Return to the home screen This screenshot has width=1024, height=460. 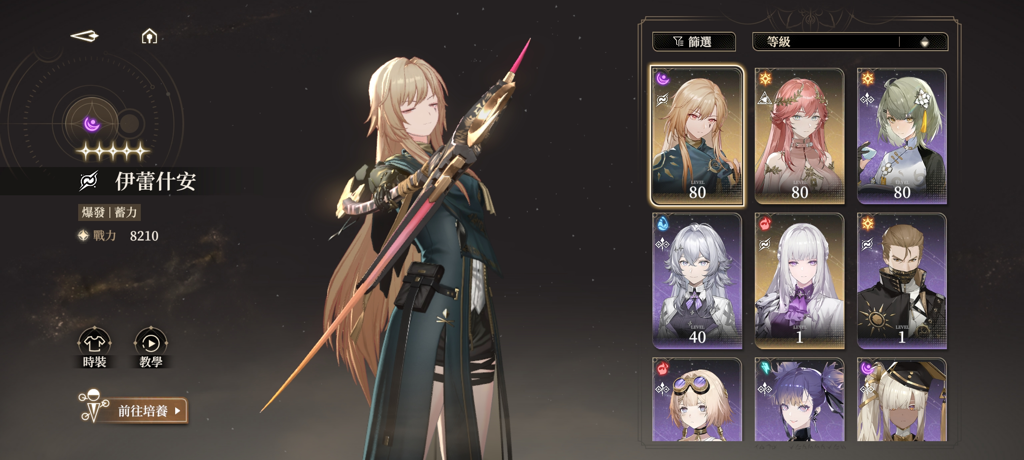click(149, 36)
